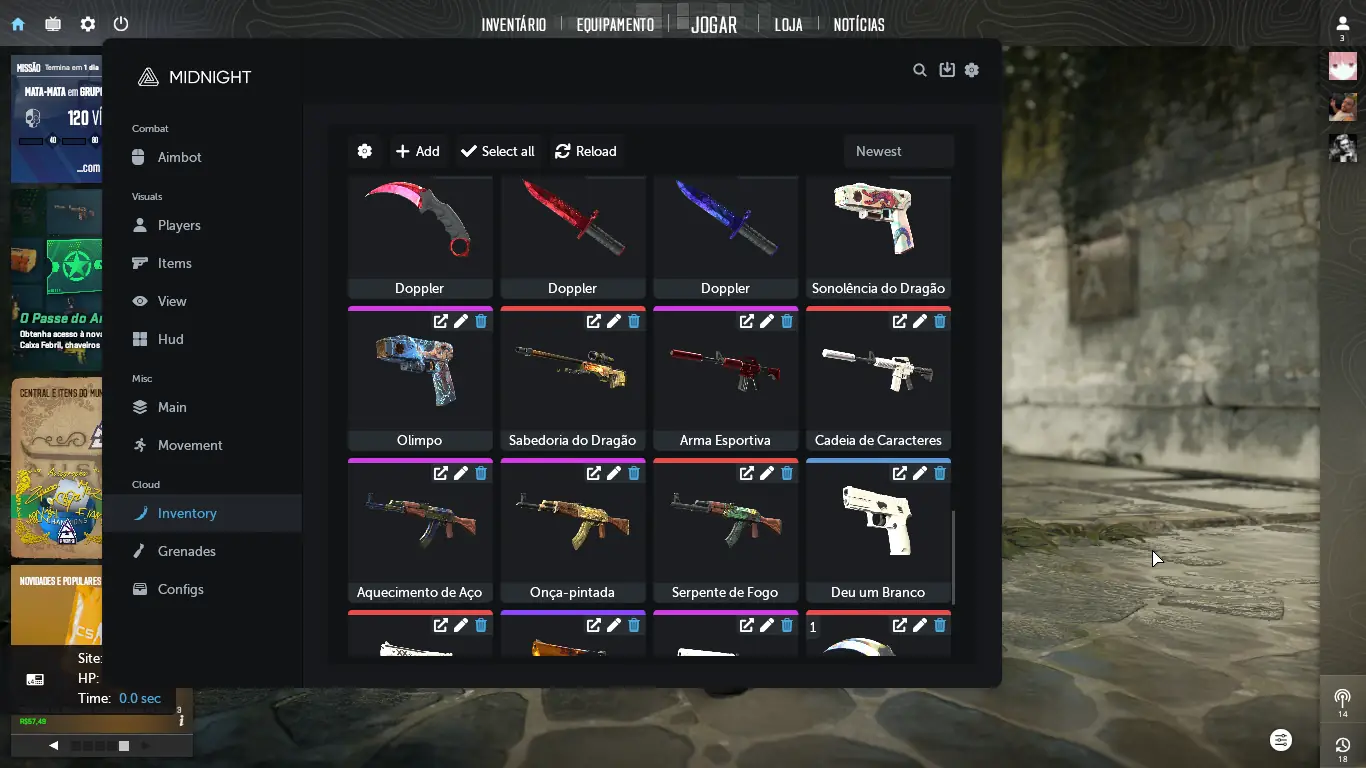Switch to the INVENTÁRIO tab
1366x768 pixels.
pyautogui.click(x=513, y=24)
